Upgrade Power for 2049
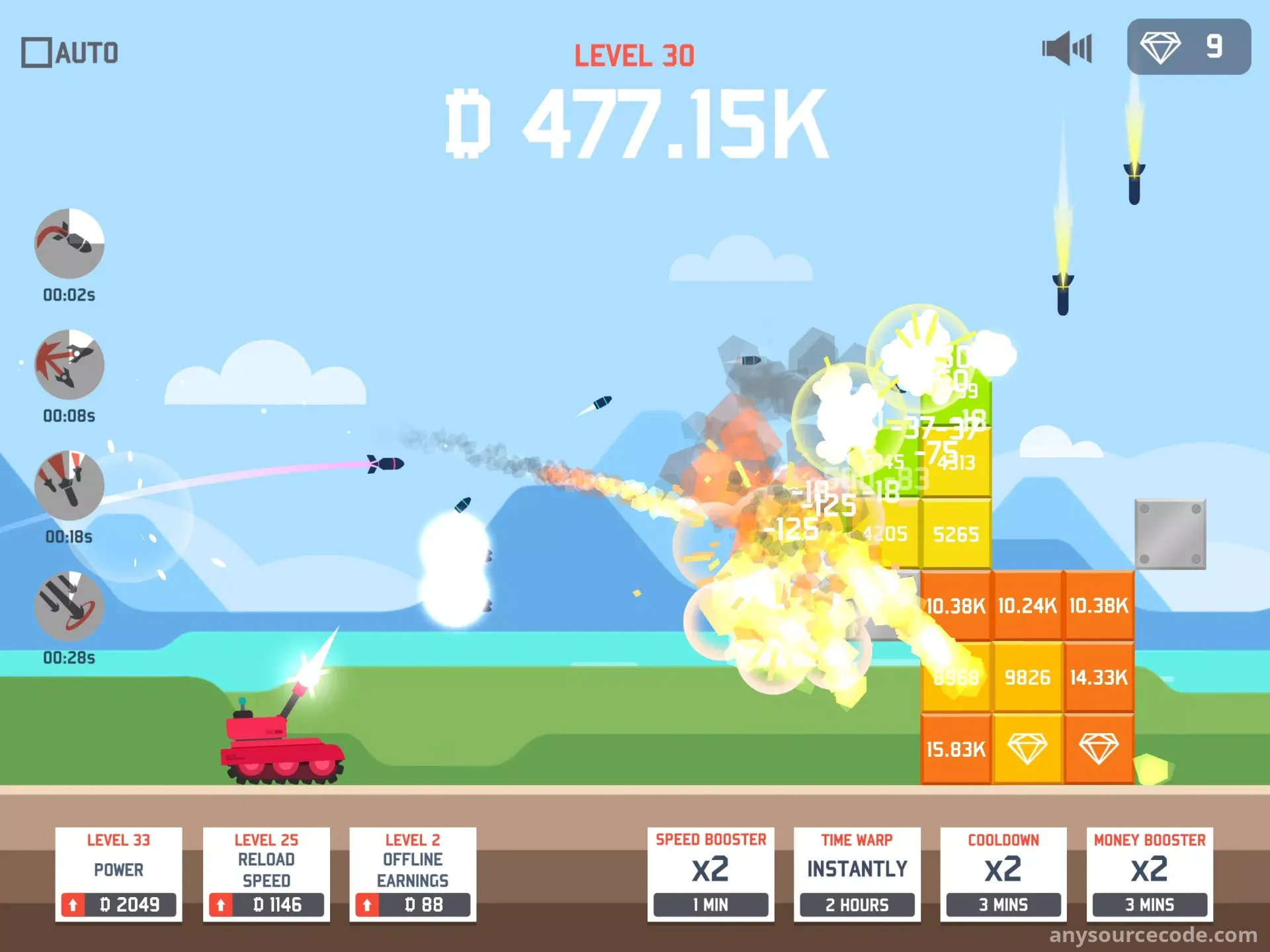 coord(119,904)
